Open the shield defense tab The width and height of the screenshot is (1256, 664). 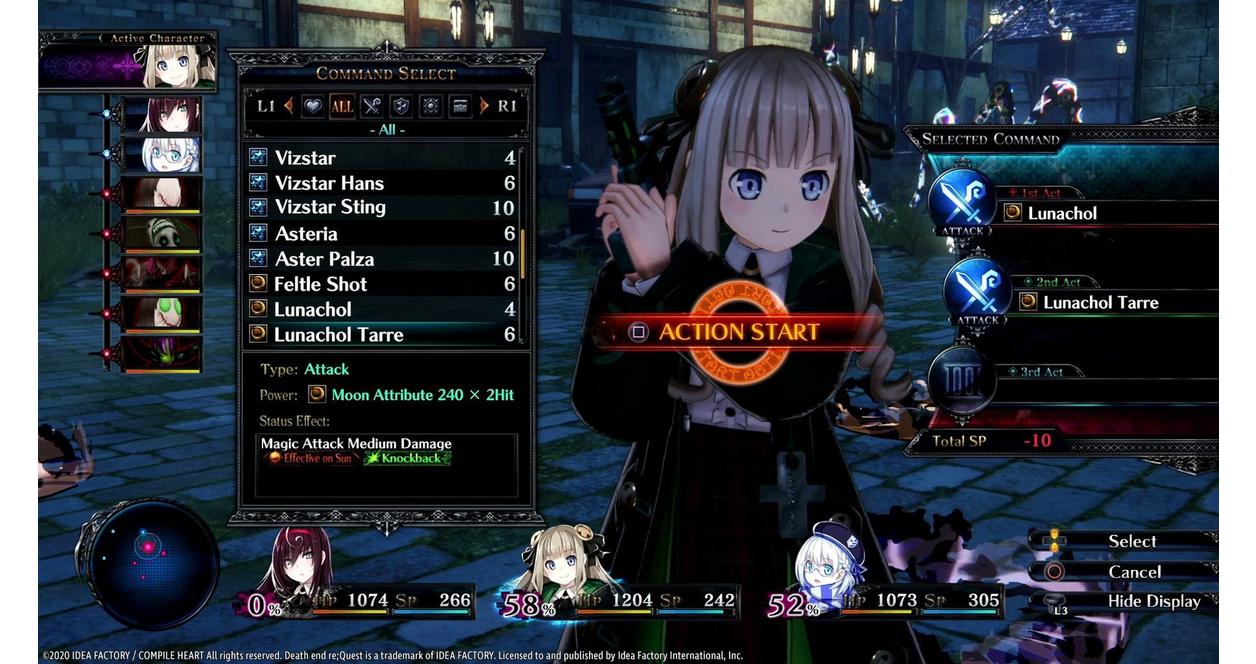pyautogui.click(x=401, y=105)
